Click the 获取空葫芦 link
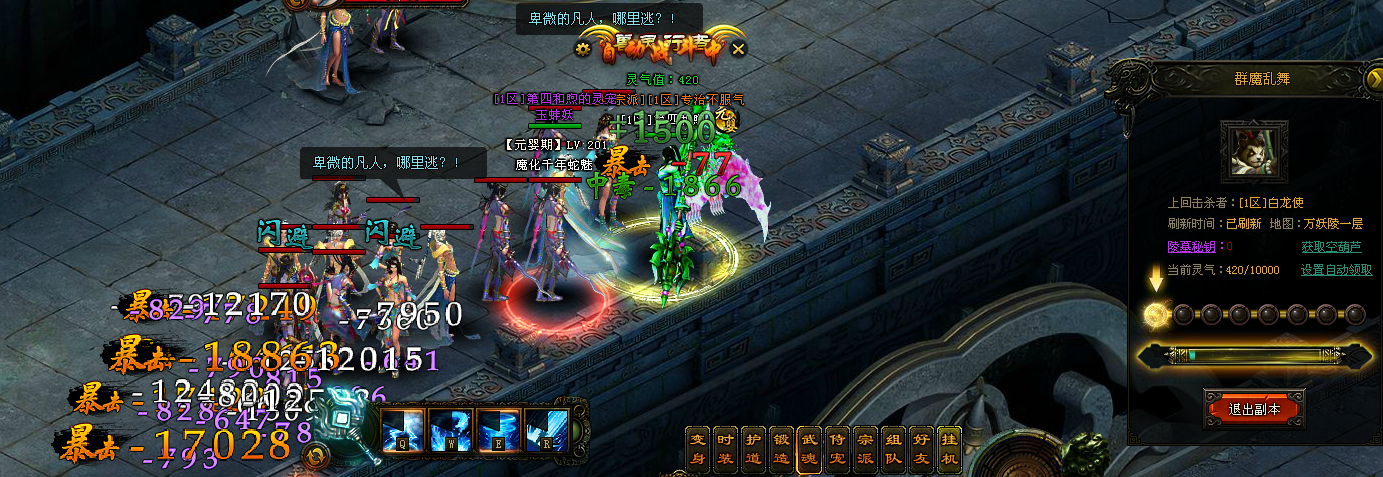The image size is (1383, 477). [x=1330, y=246]
